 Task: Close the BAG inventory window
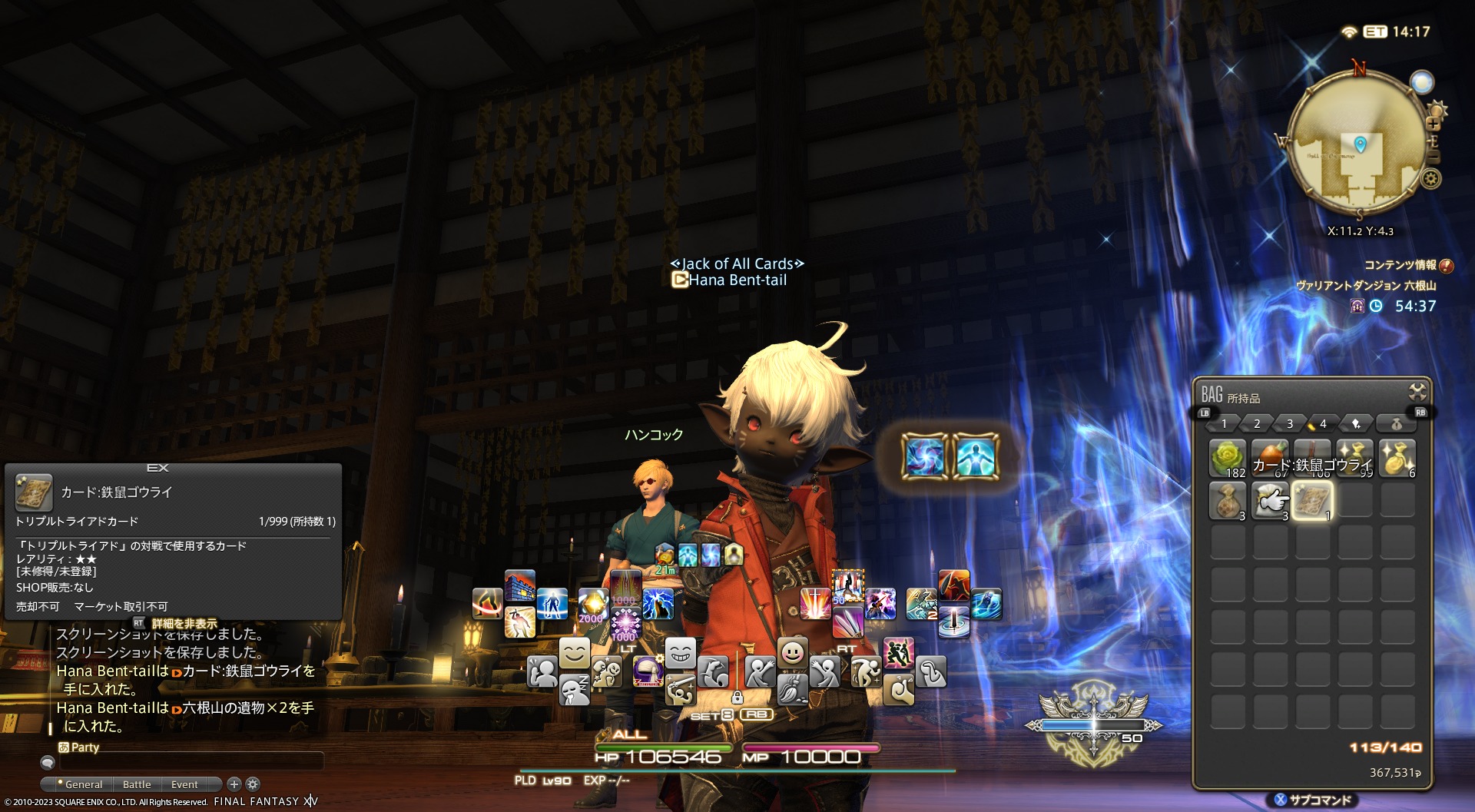(x=1417, y=392)
